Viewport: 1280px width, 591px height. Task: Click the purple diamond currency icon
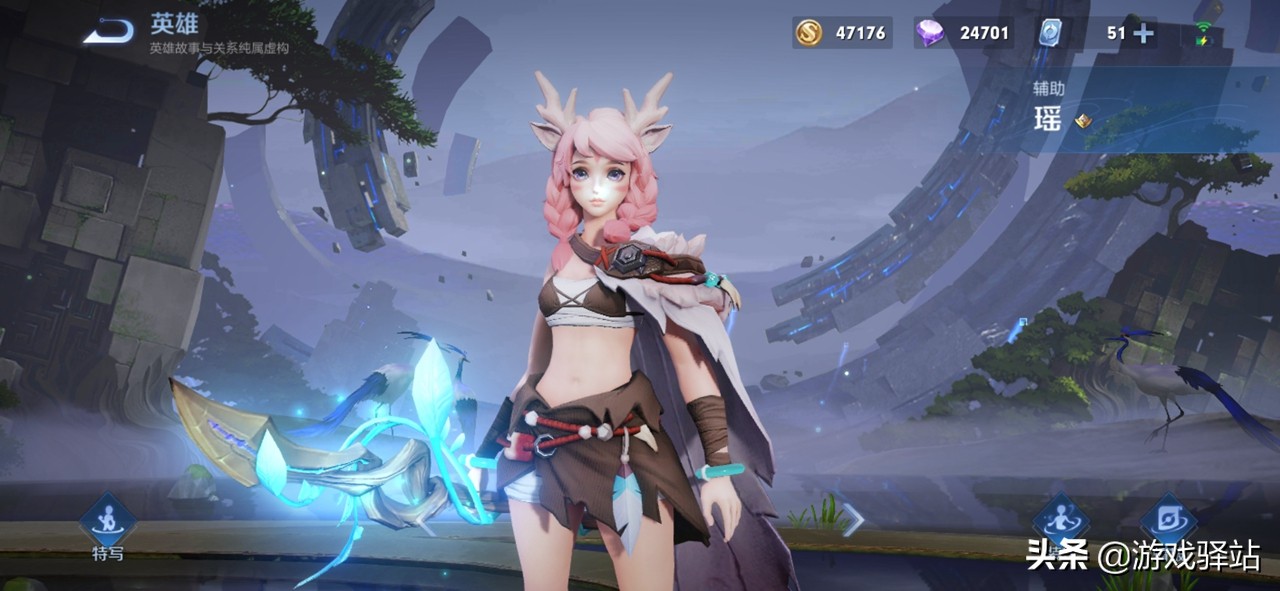929,33
